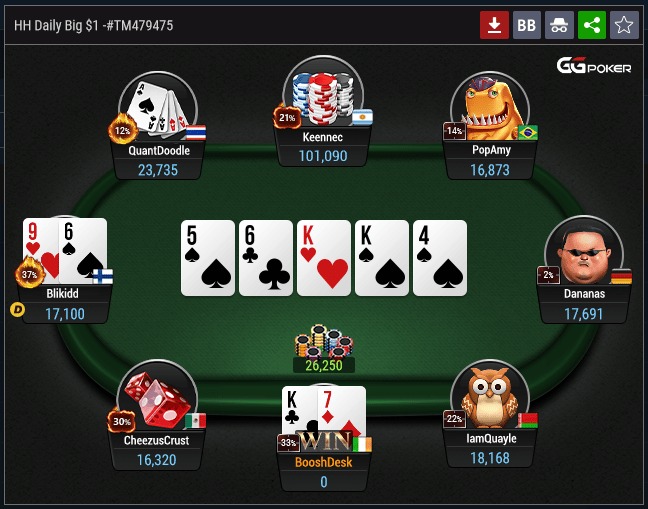Select BooshDesk's name plate

pyautogui.click(x=323, y=472)
